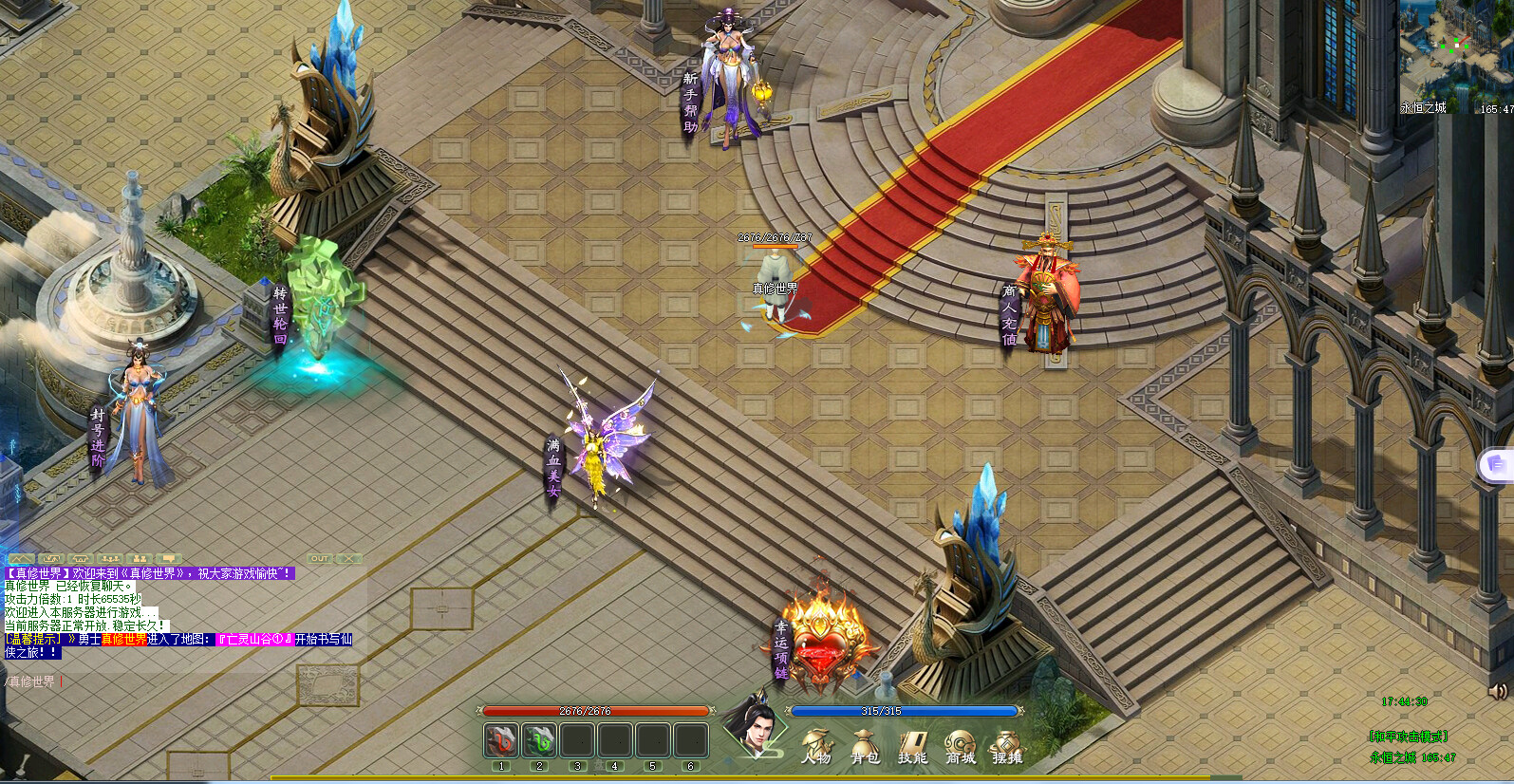
Task: Select the green skill in hotkey slot 2
Action: tap(538, 738)
